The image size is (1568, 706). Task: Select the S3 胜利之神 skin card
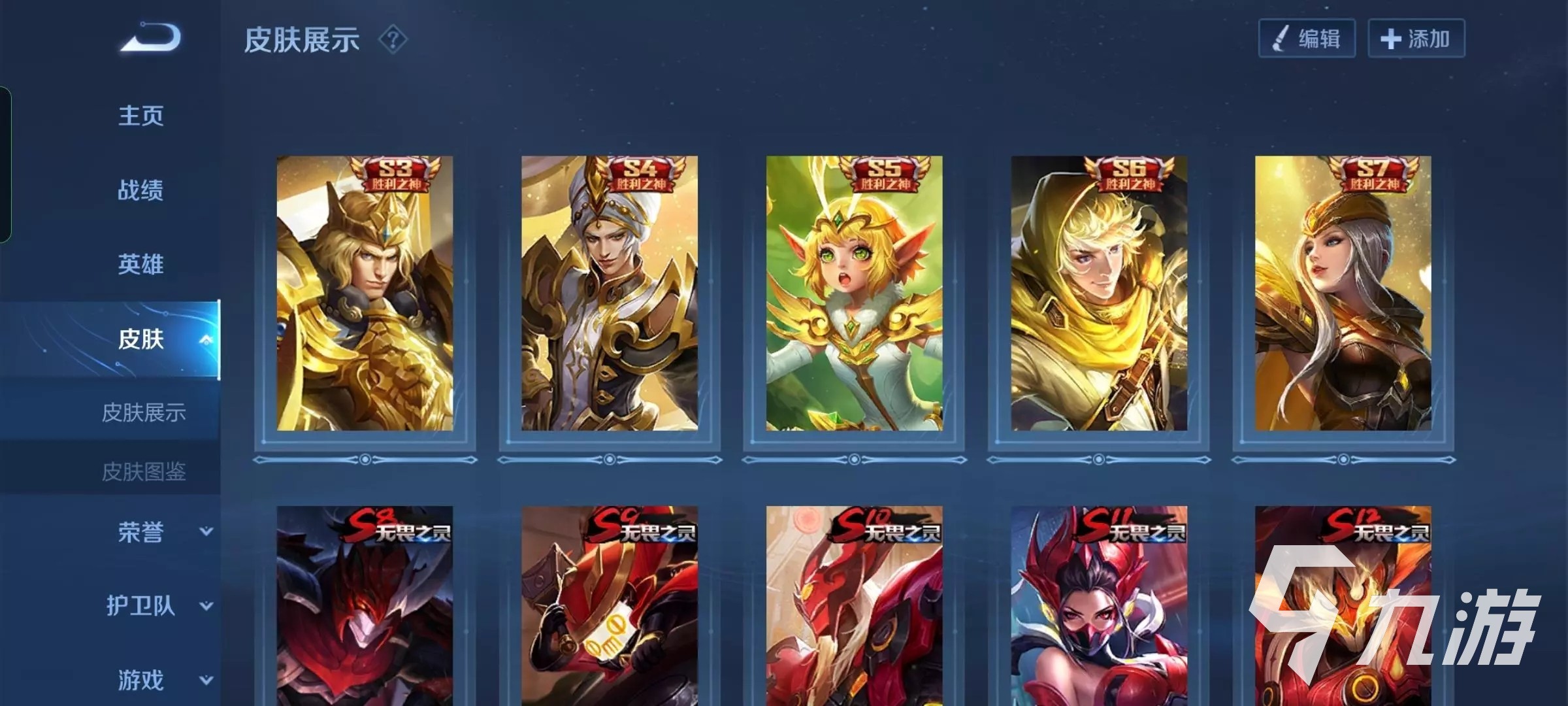(365, 294)
